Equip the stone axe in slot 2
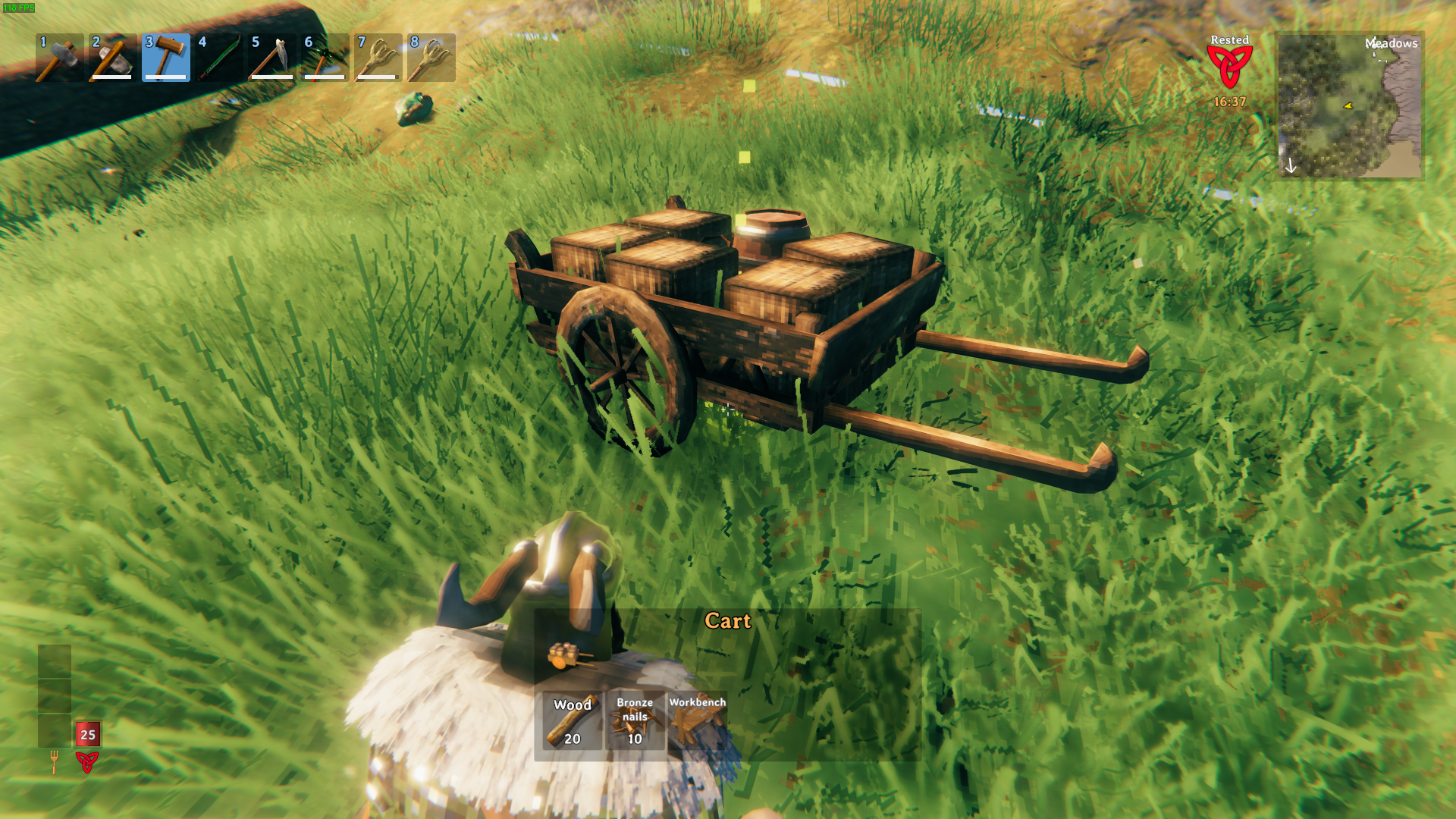This screenshot has width=1456, height=819. click(x=112, y=58)
